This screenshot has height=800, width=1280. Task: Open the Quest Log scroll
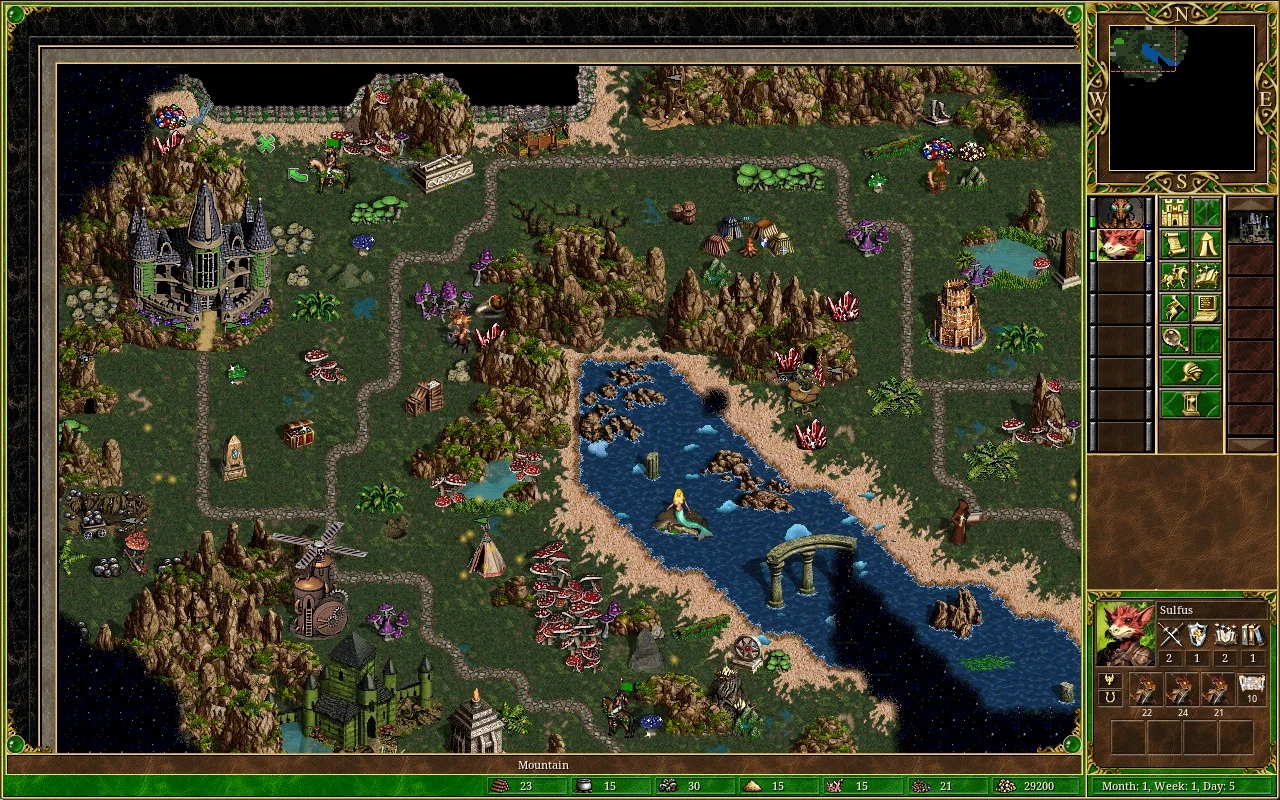(1174, 243)
